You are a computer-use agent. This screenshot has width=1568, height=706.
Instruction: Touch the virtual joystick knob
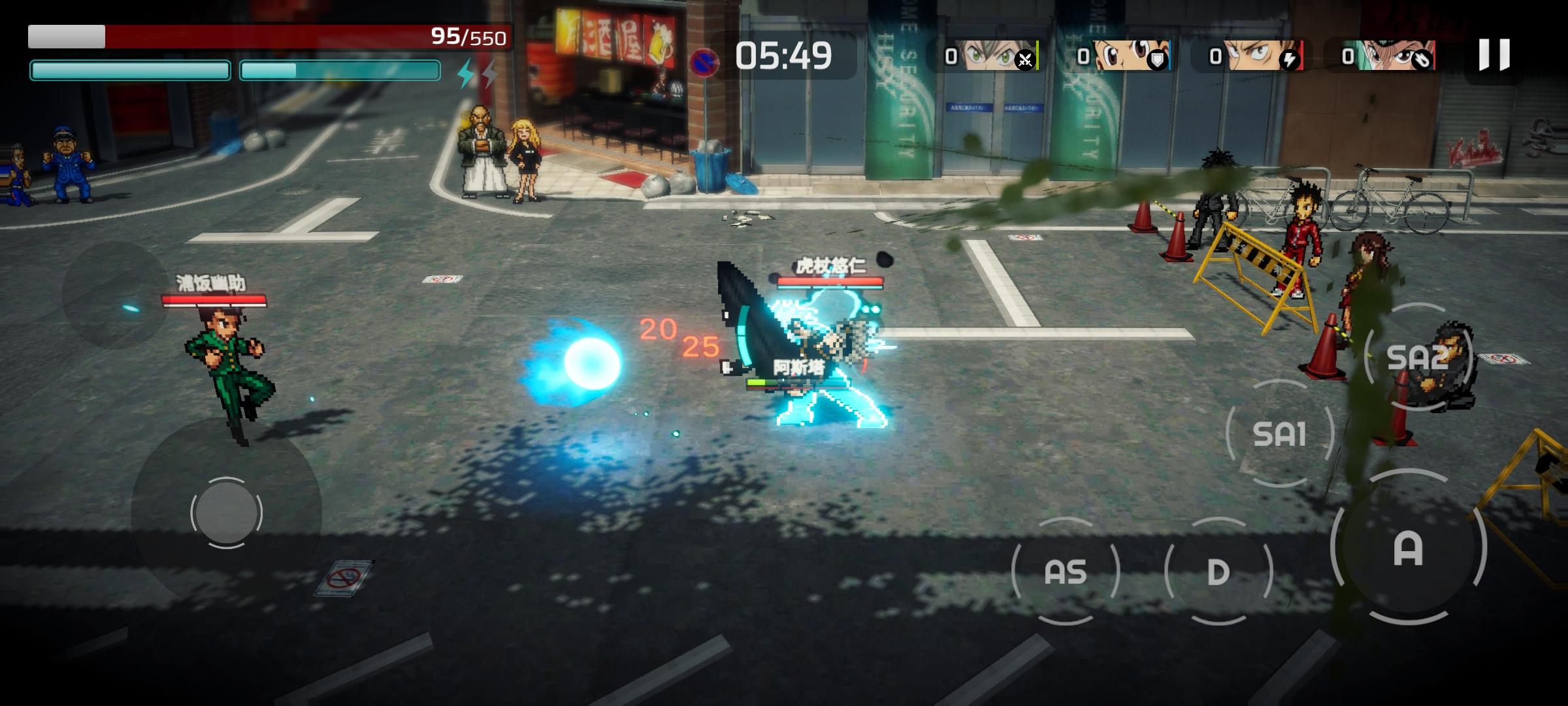point(226,513)
